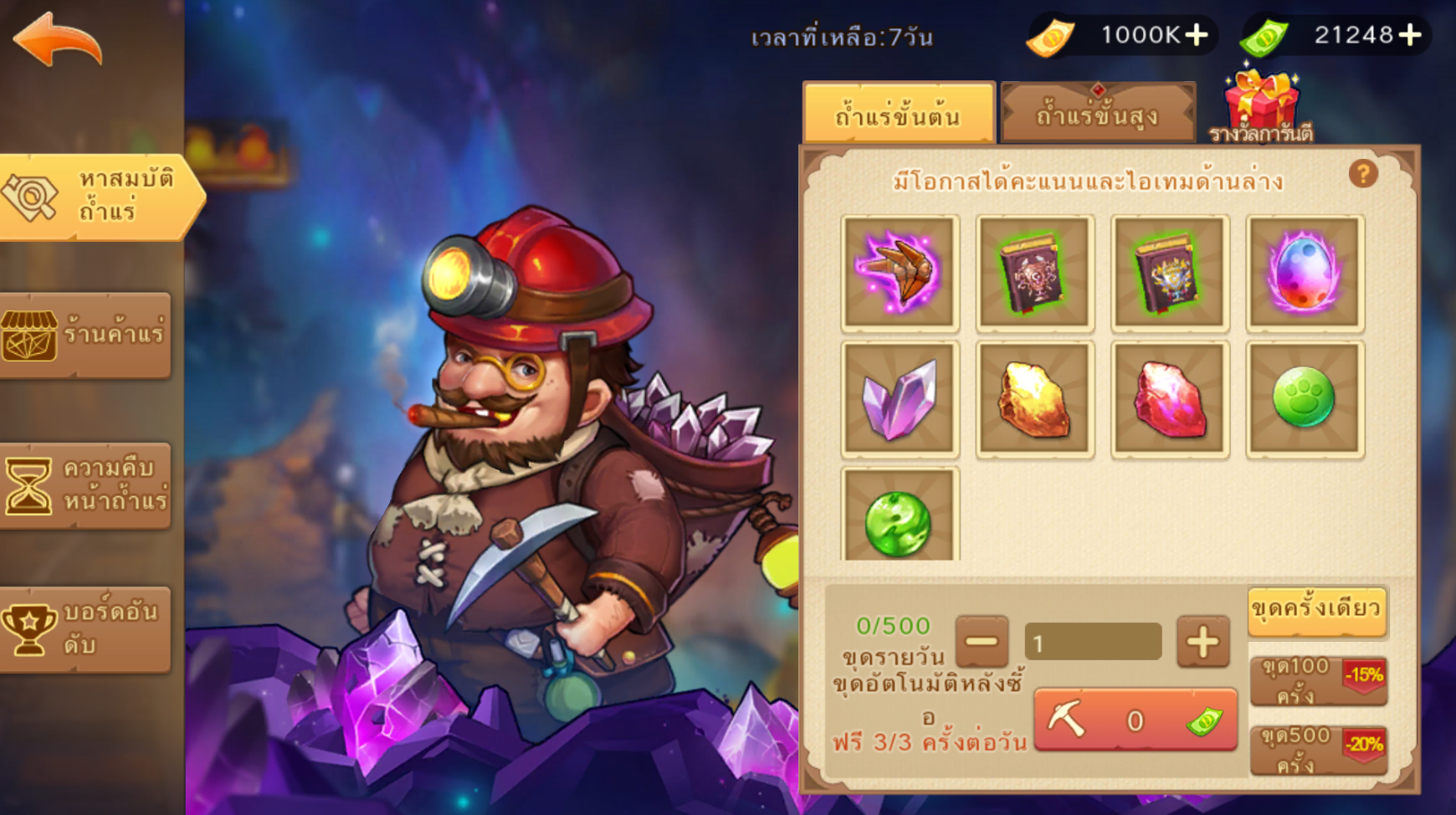Select the หาสมบัติถ้ำแร่ treasure hunt menu
1456x815 pixels.
coord(99,197)
